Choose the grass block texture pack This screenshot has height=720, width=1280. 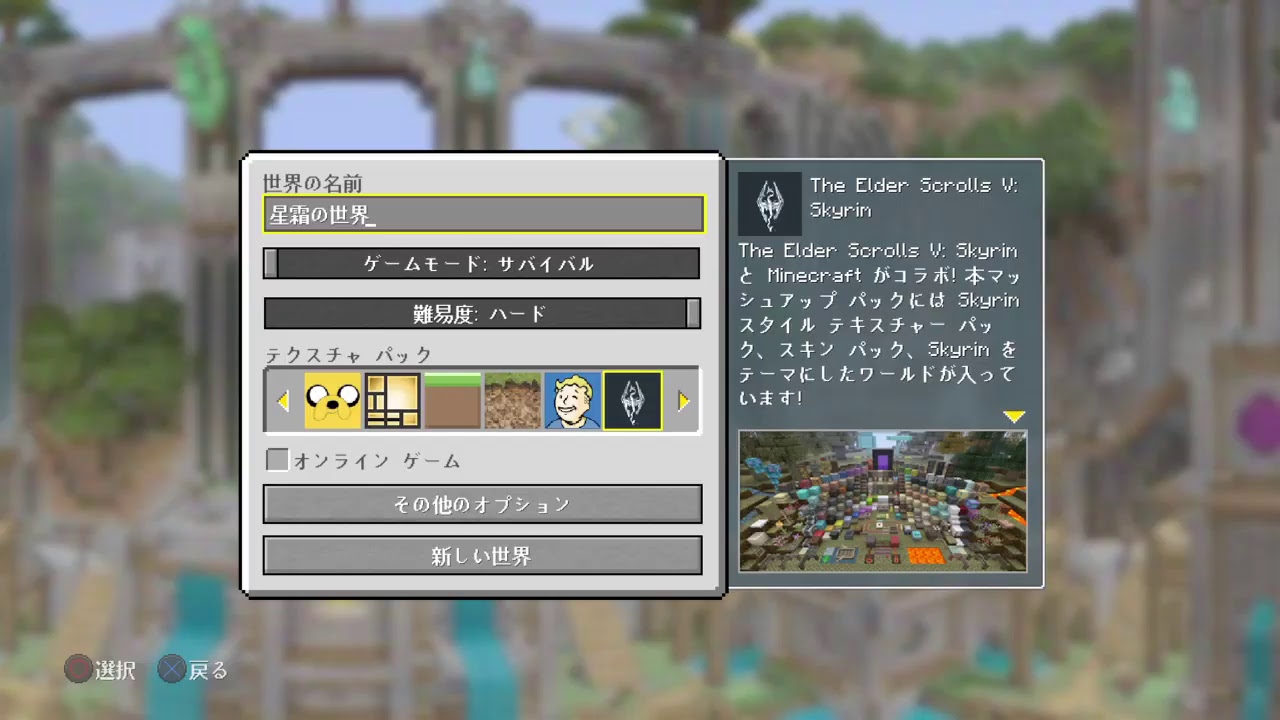[x=452, y=400]
